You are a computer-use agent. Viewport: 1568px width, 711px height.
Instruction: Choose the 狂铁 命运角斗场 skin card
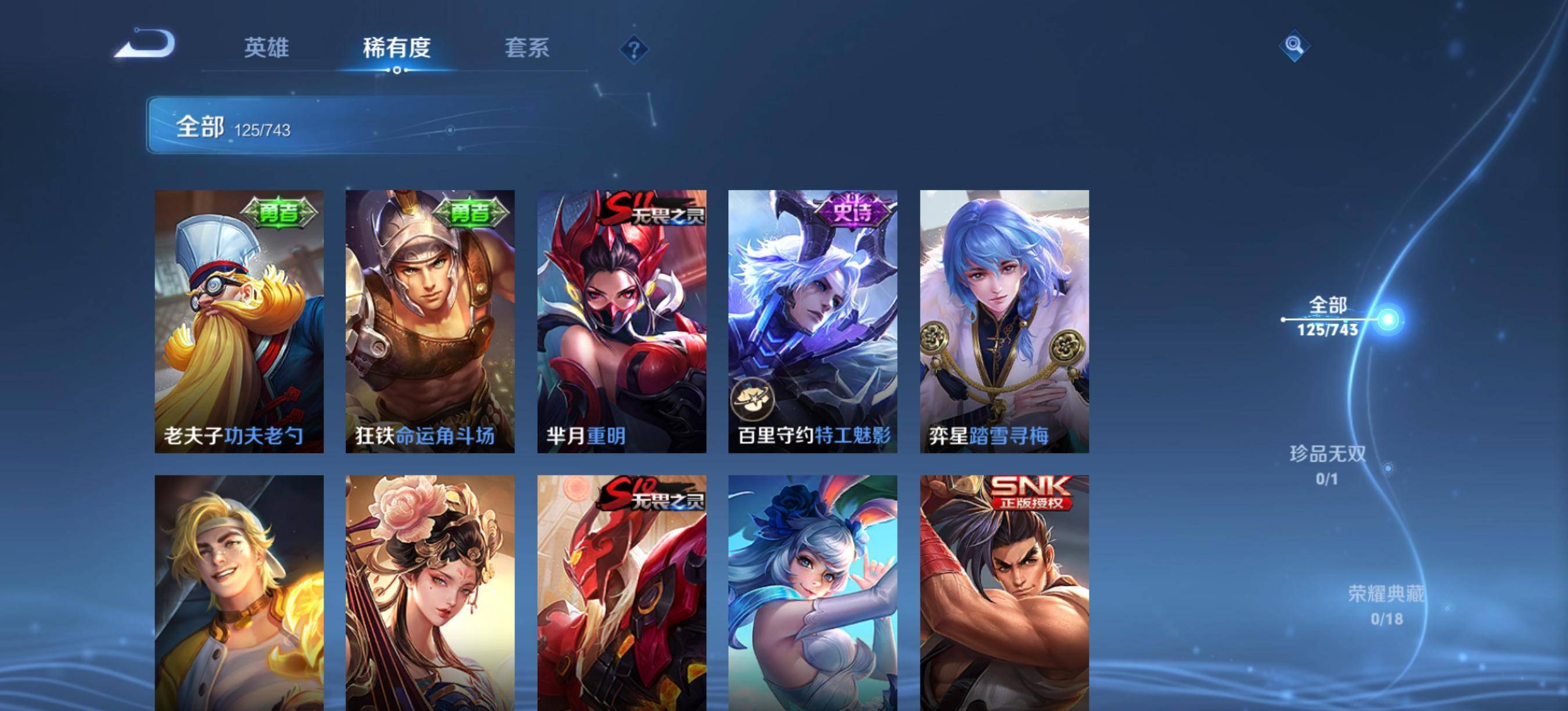[430, 321]
